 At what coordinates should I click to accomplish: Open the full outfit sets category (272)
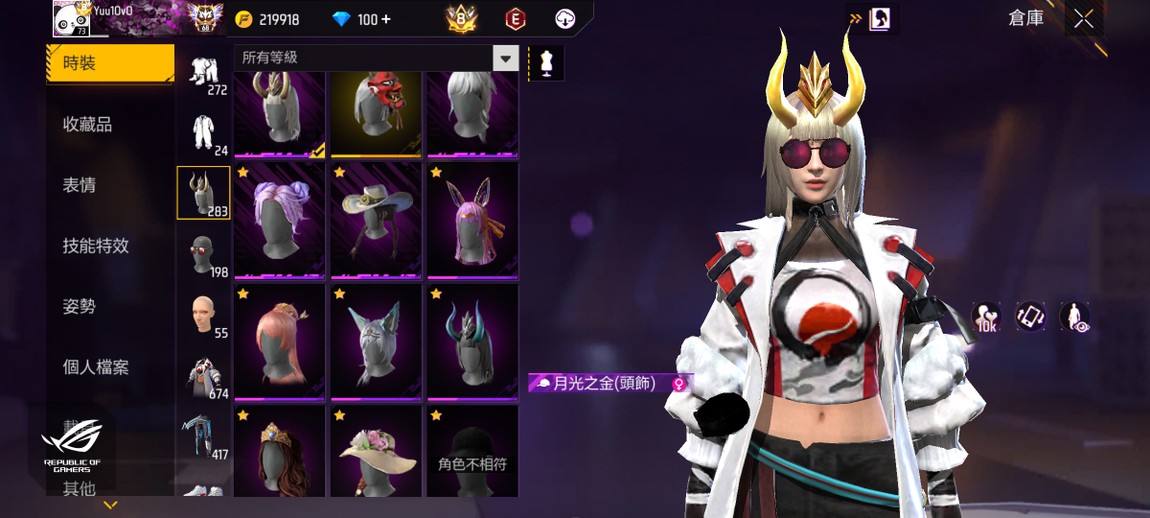tap(205, 74)
